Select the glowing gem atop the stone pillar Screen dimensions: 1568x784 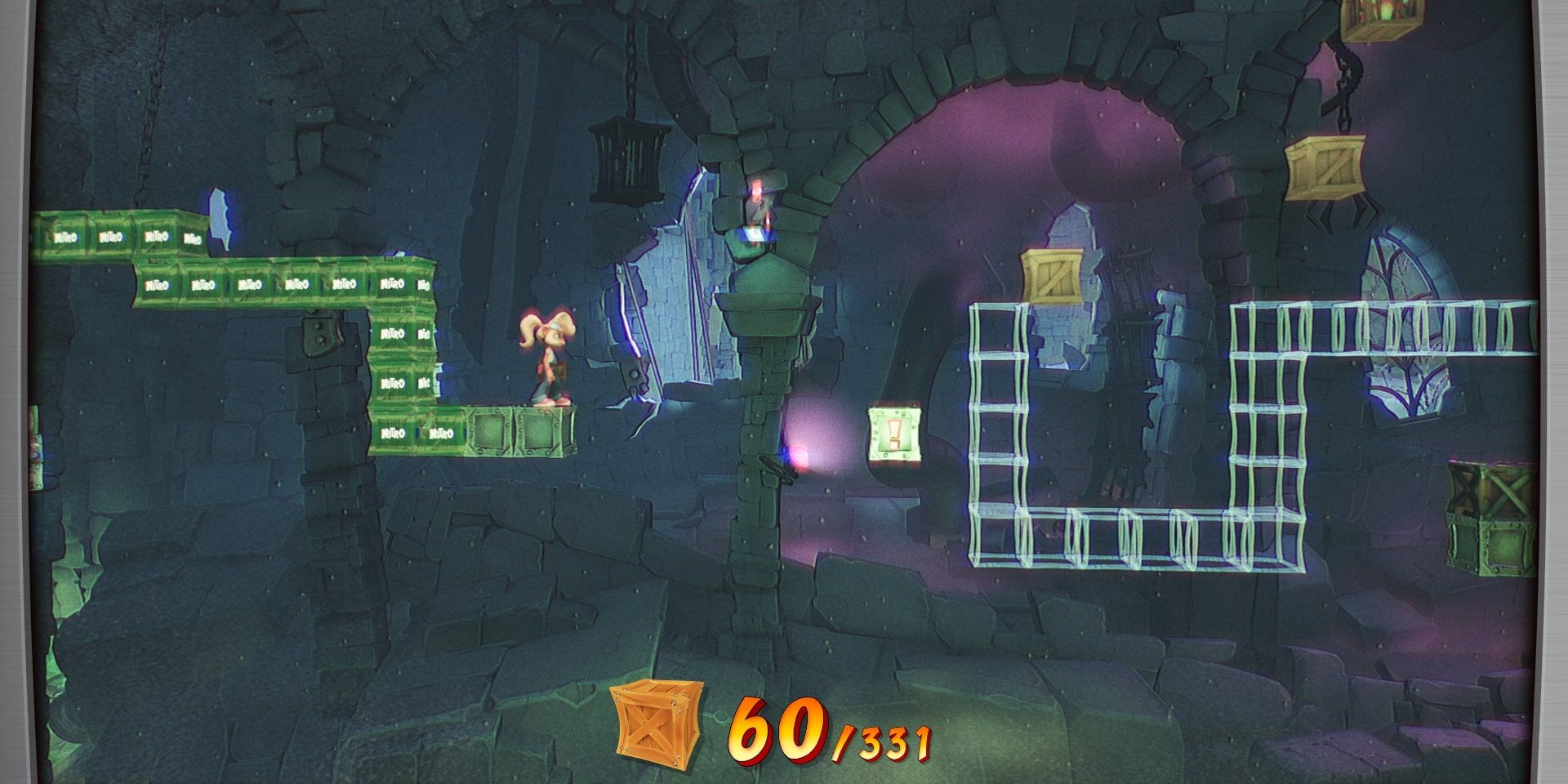tap(758, 234)
